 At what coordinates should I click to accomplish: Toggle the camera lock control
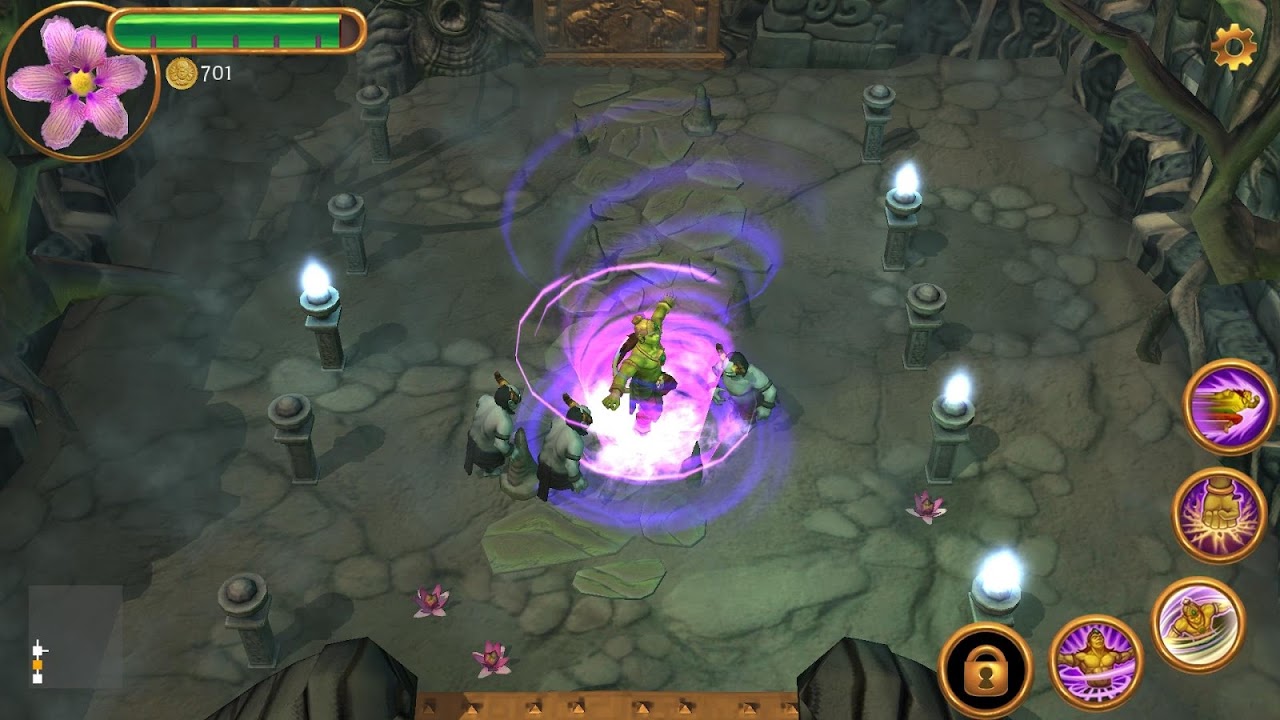[x=986, y=668]
